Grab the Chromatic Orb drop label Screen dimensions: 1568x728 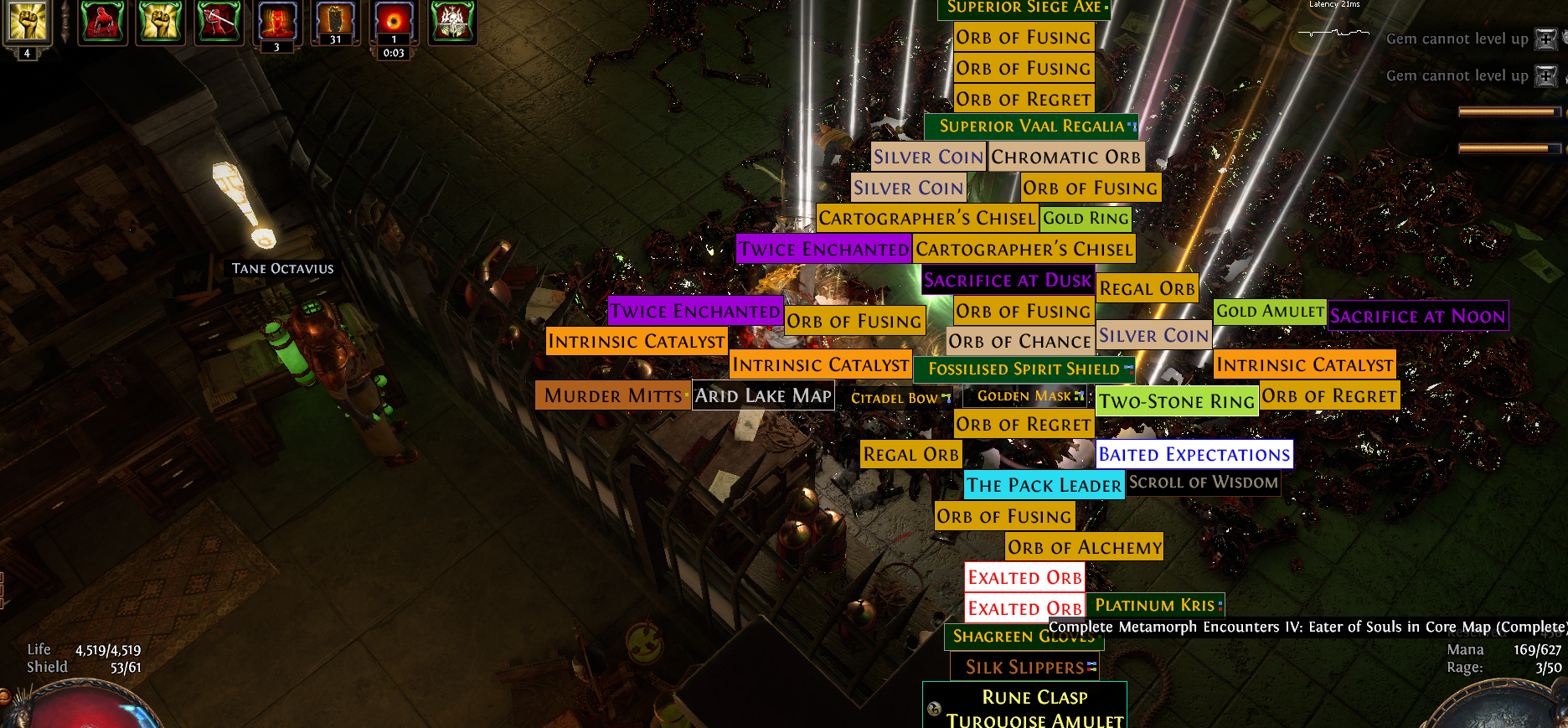point(1065,157)
